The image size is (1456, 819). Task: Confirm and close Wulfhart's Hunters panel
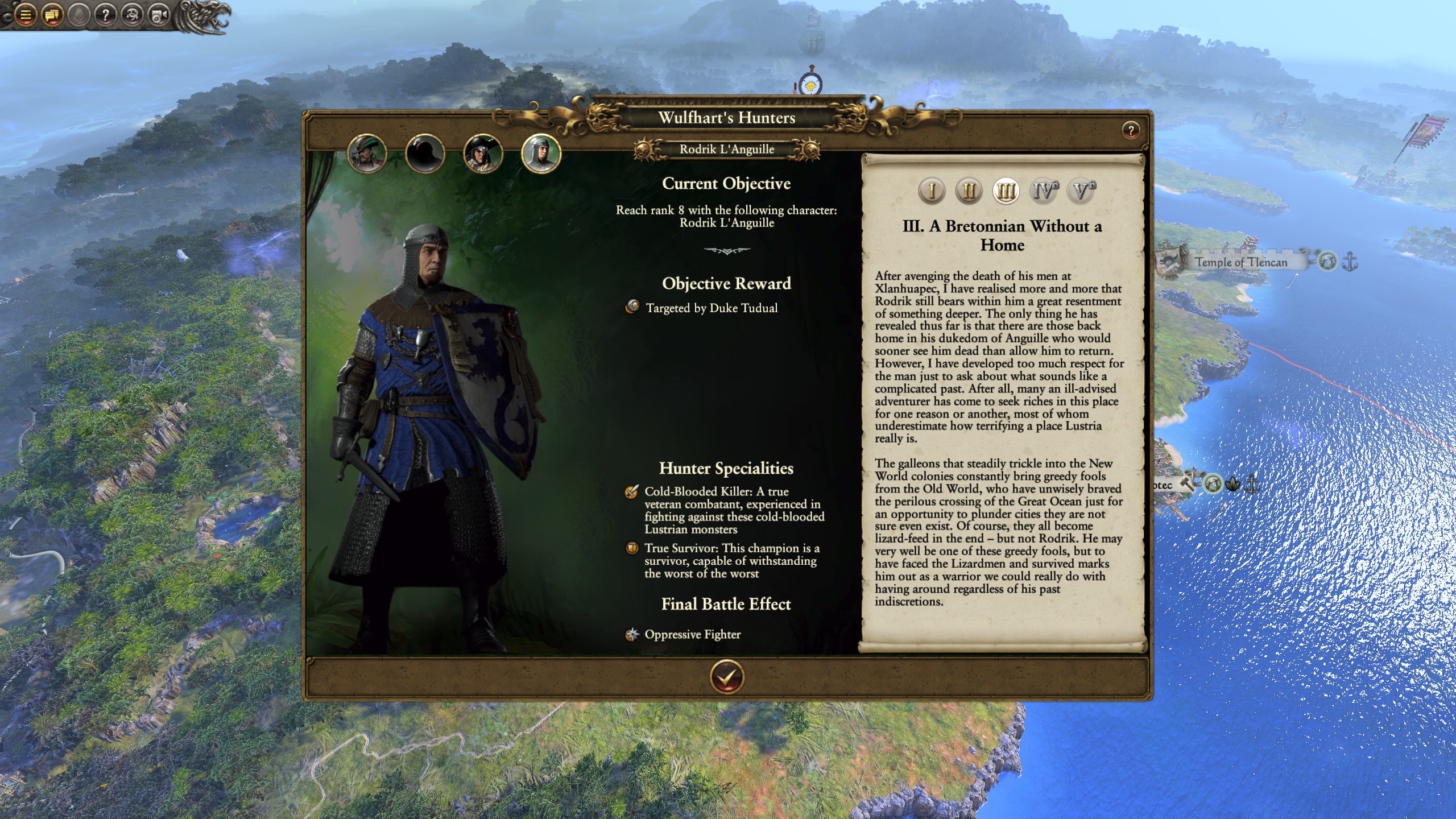(x=726, y=677)
